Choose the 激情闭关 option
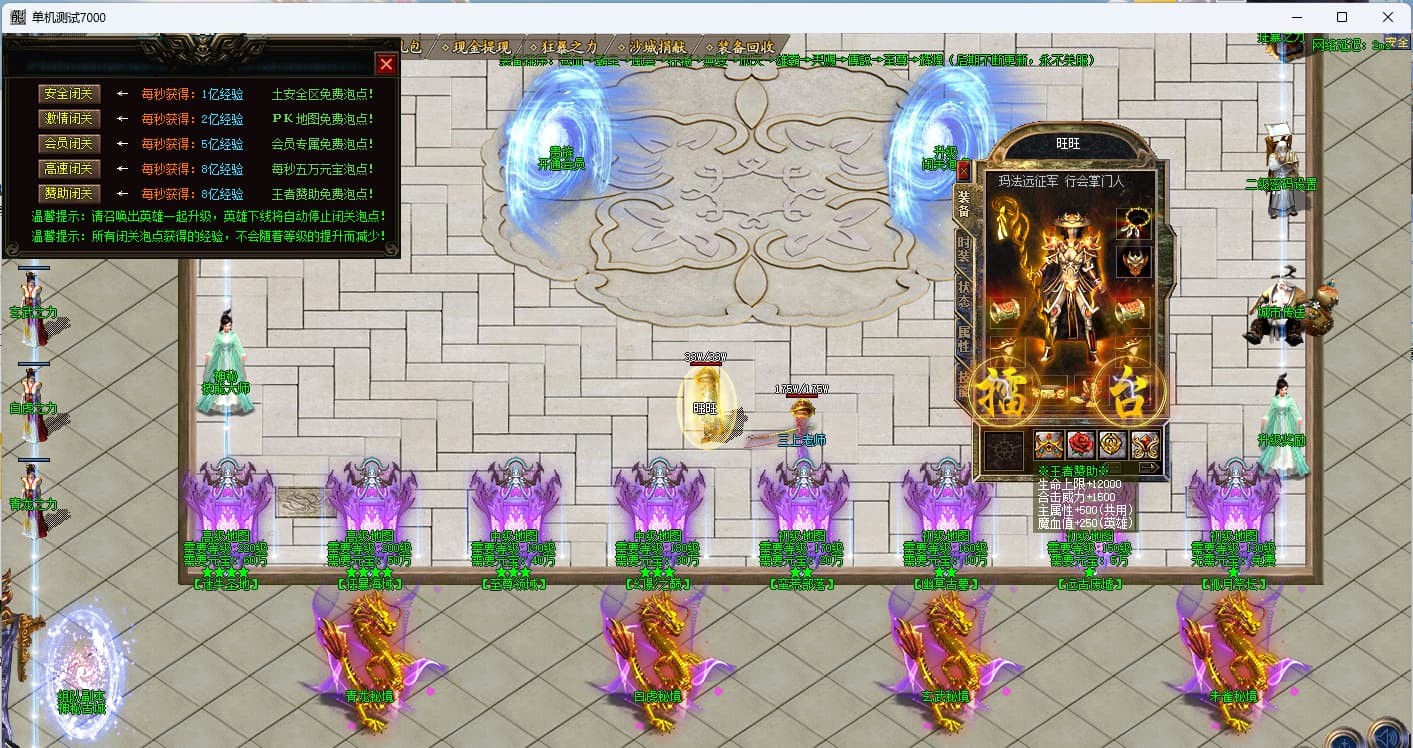 tap(69, 119)
